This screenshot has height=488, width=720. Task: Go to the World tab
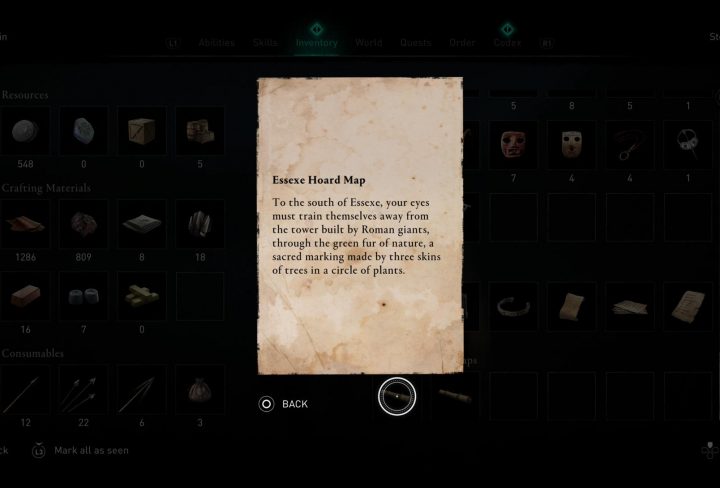tap(368, 43)
